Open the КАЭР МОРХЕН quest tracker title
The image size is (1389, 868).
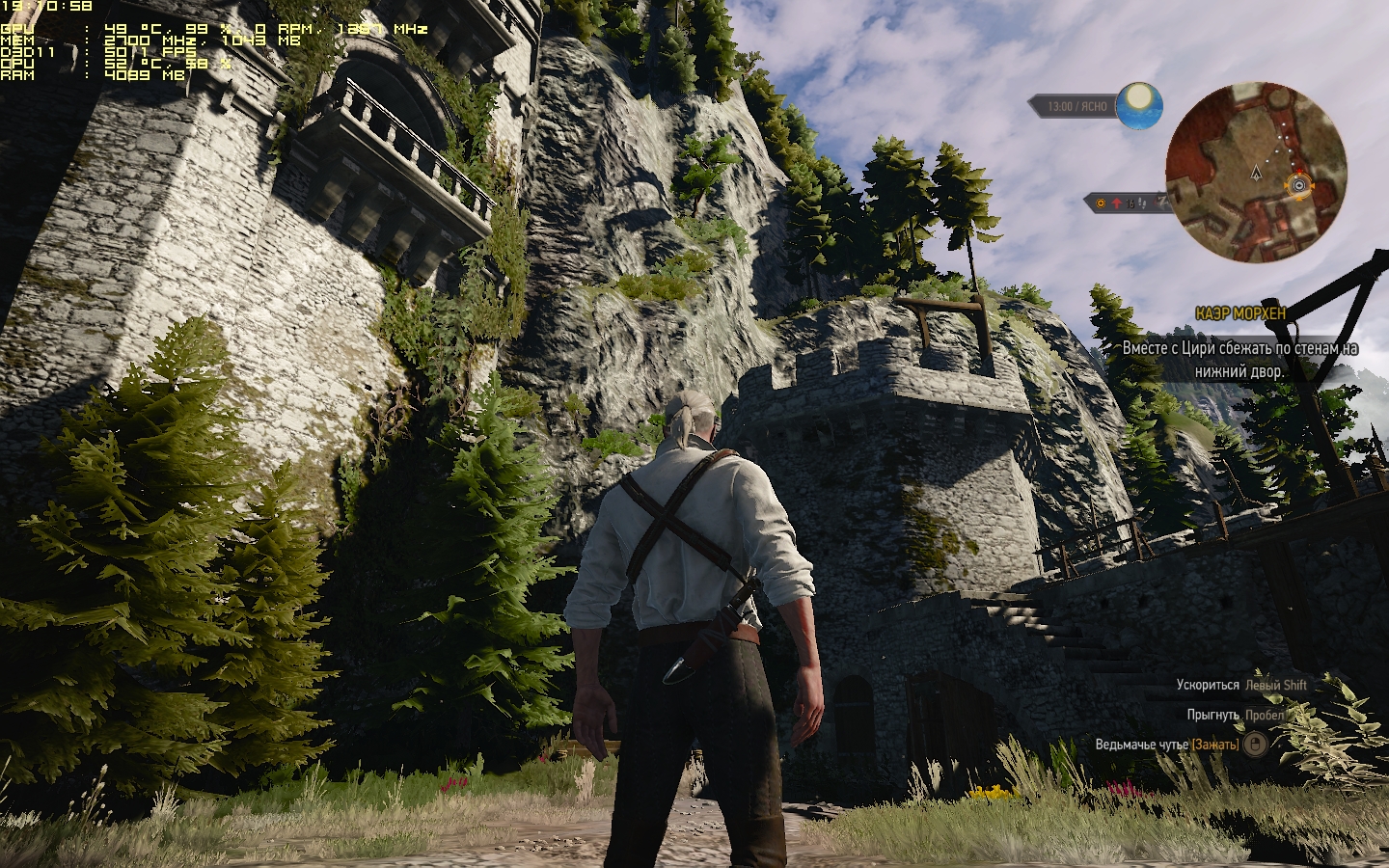pyautogui.click(x=1239, y=314)
